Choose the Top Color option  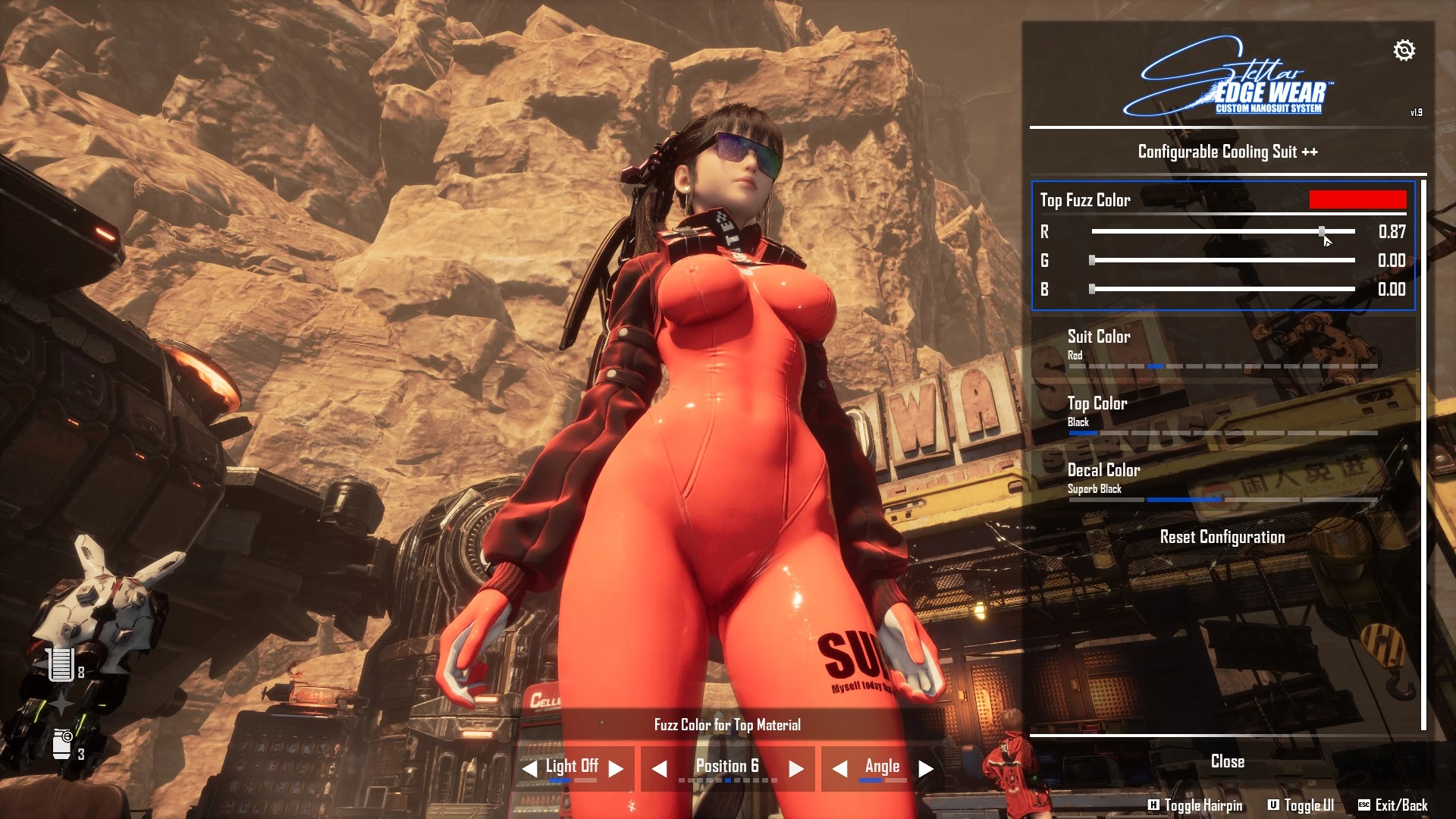coord(1097,403)
